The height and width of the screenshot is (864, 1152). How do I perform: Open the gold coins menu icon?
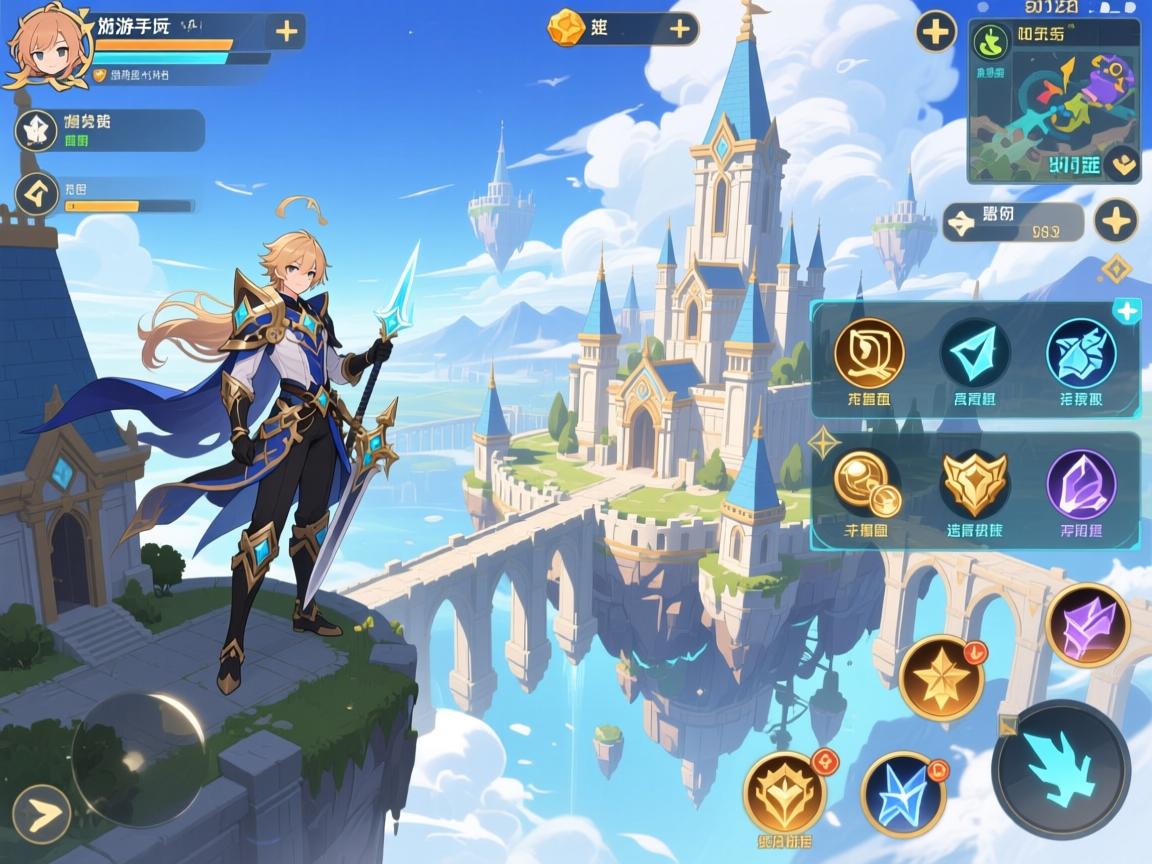(867, 484)
